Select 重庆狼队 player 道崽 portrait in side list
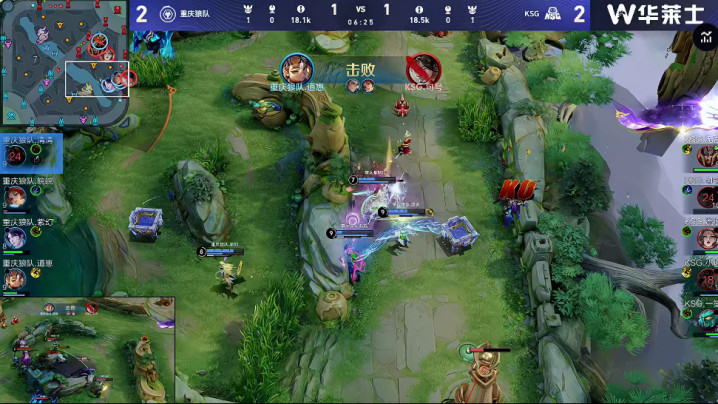Viewport: 718px width, 404px height. [x=16, y=277]
